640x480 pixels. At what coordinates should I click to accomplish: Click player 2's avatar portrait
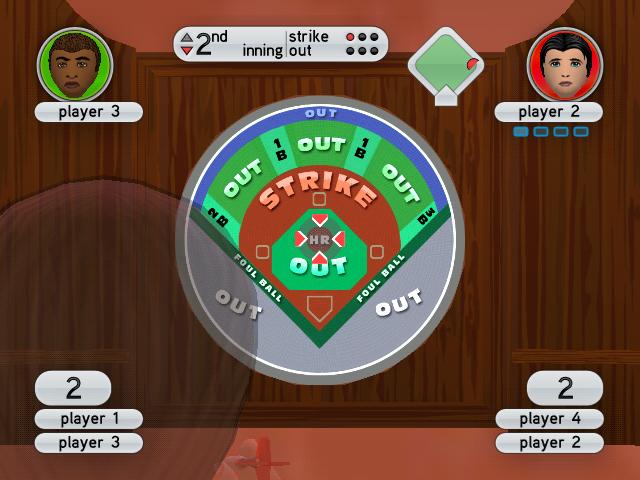pos(565,63)
